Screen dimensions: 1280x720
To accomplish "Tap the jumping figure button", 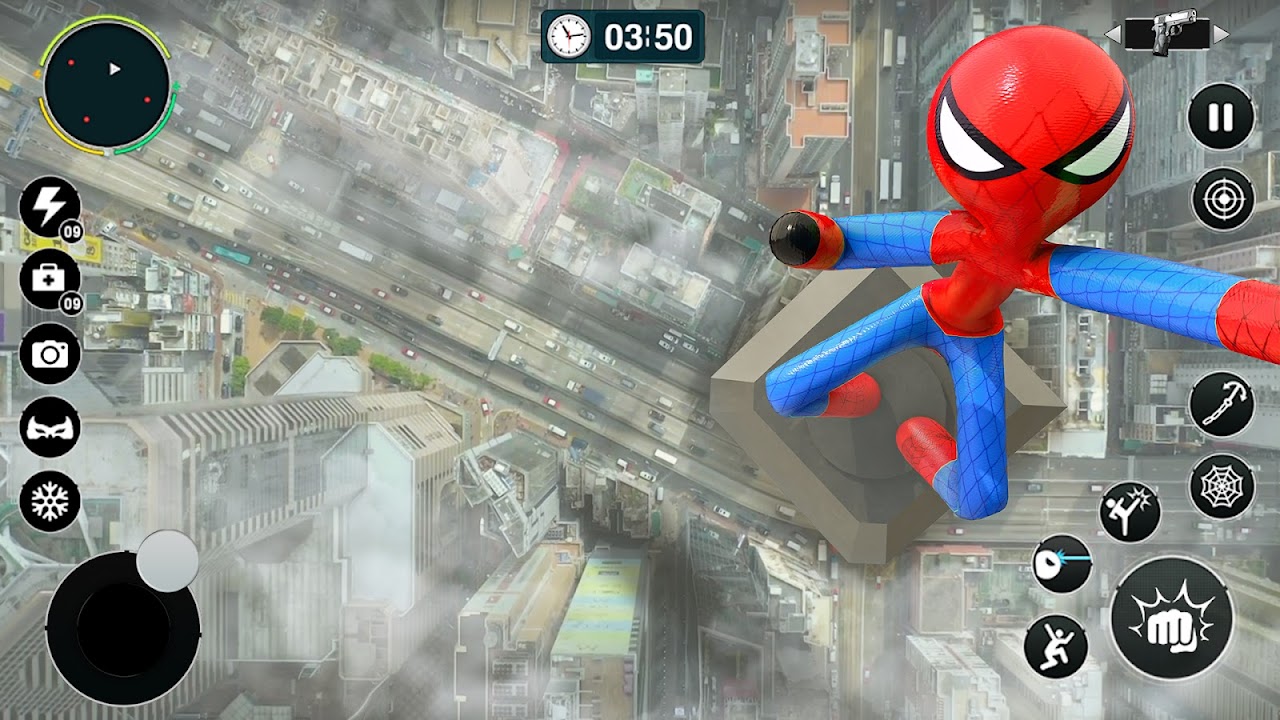I will 1055,645.
